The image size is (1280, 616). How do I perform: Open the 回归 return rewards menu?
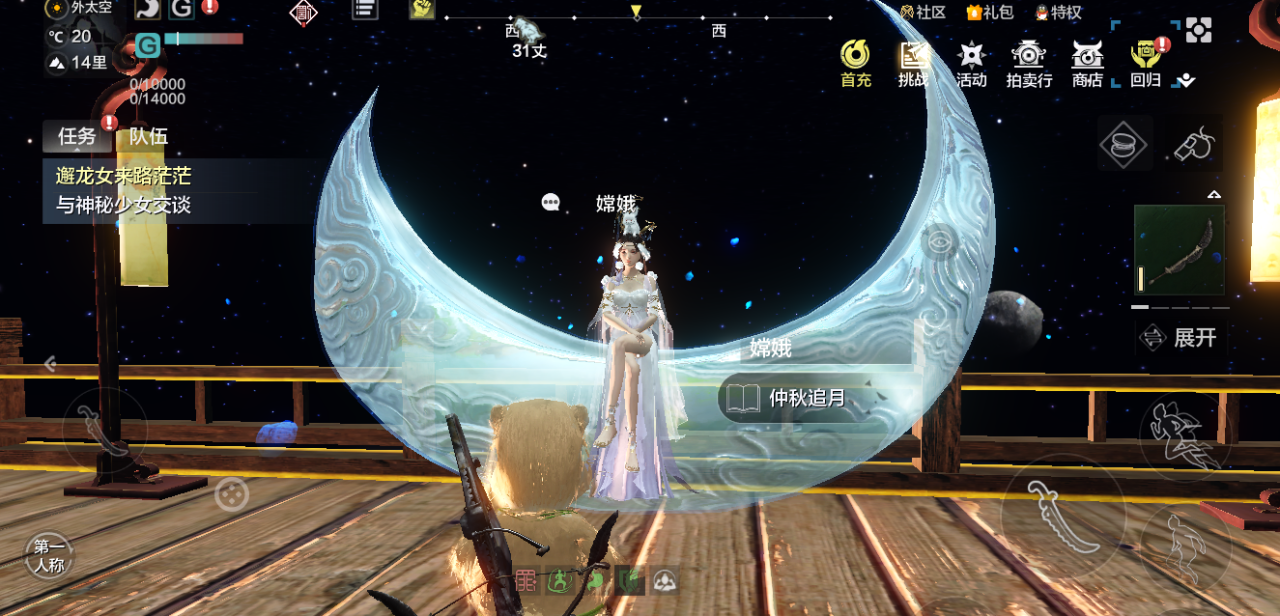coord(1146,63)
